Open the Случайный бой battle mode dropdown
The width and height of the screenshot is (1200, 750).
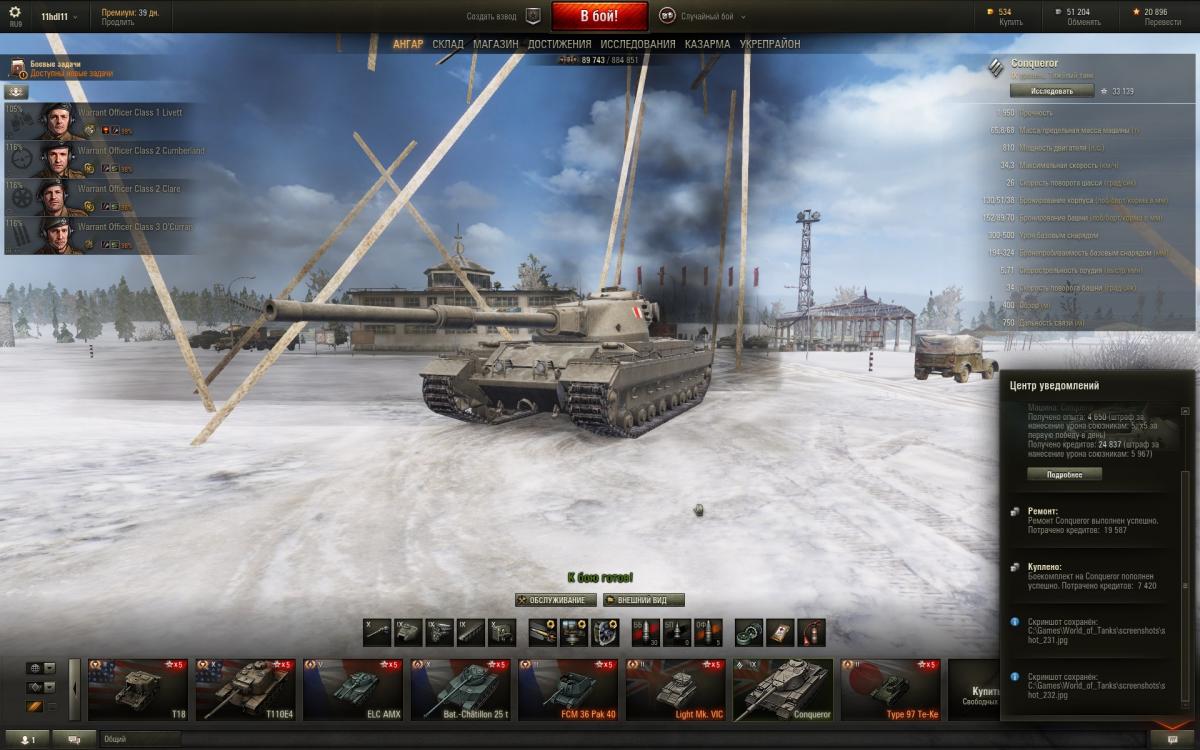click(706, 17)
